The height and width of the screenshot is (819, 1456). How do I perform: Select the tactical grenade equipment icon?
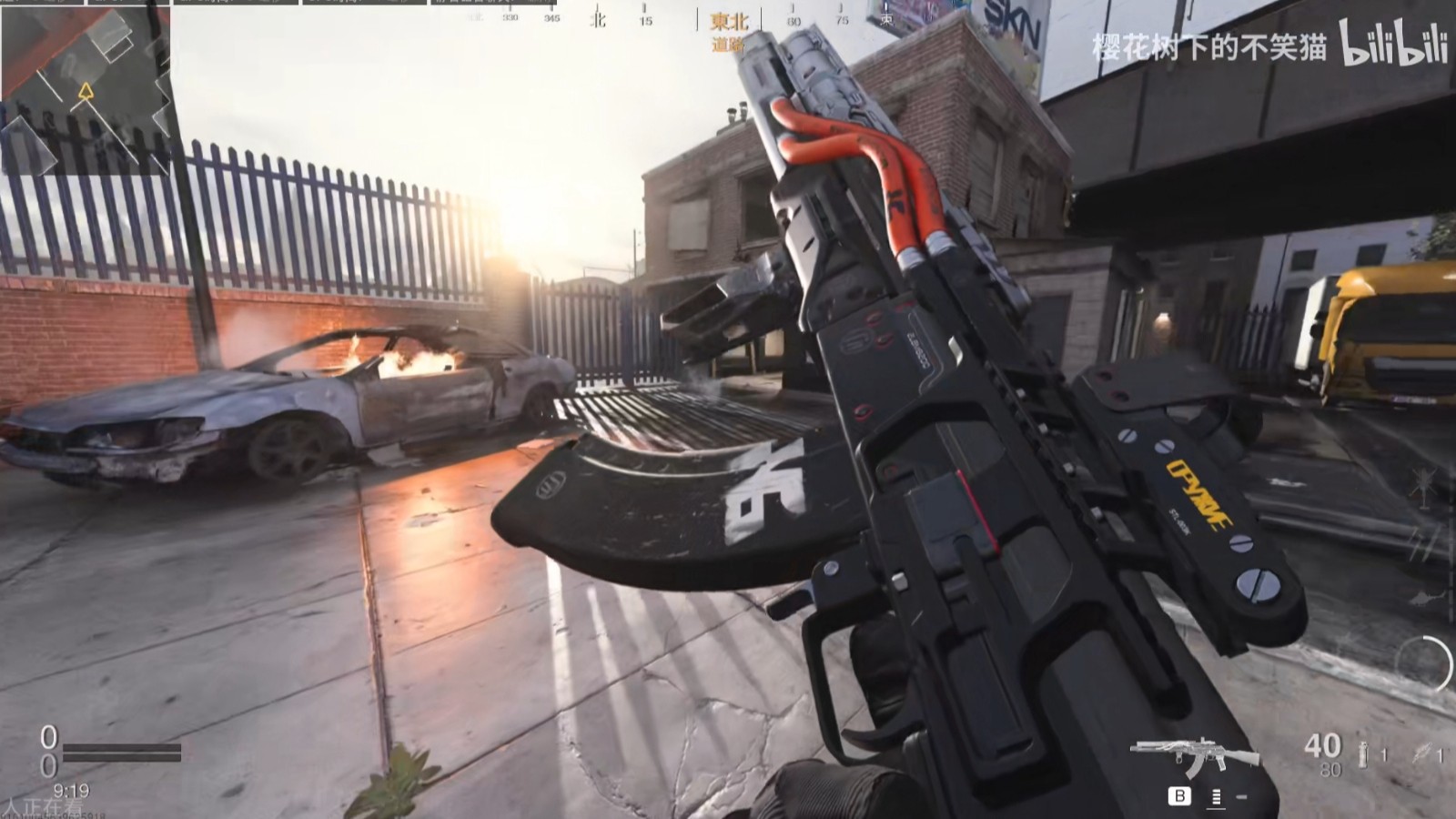click(1363, 754)
